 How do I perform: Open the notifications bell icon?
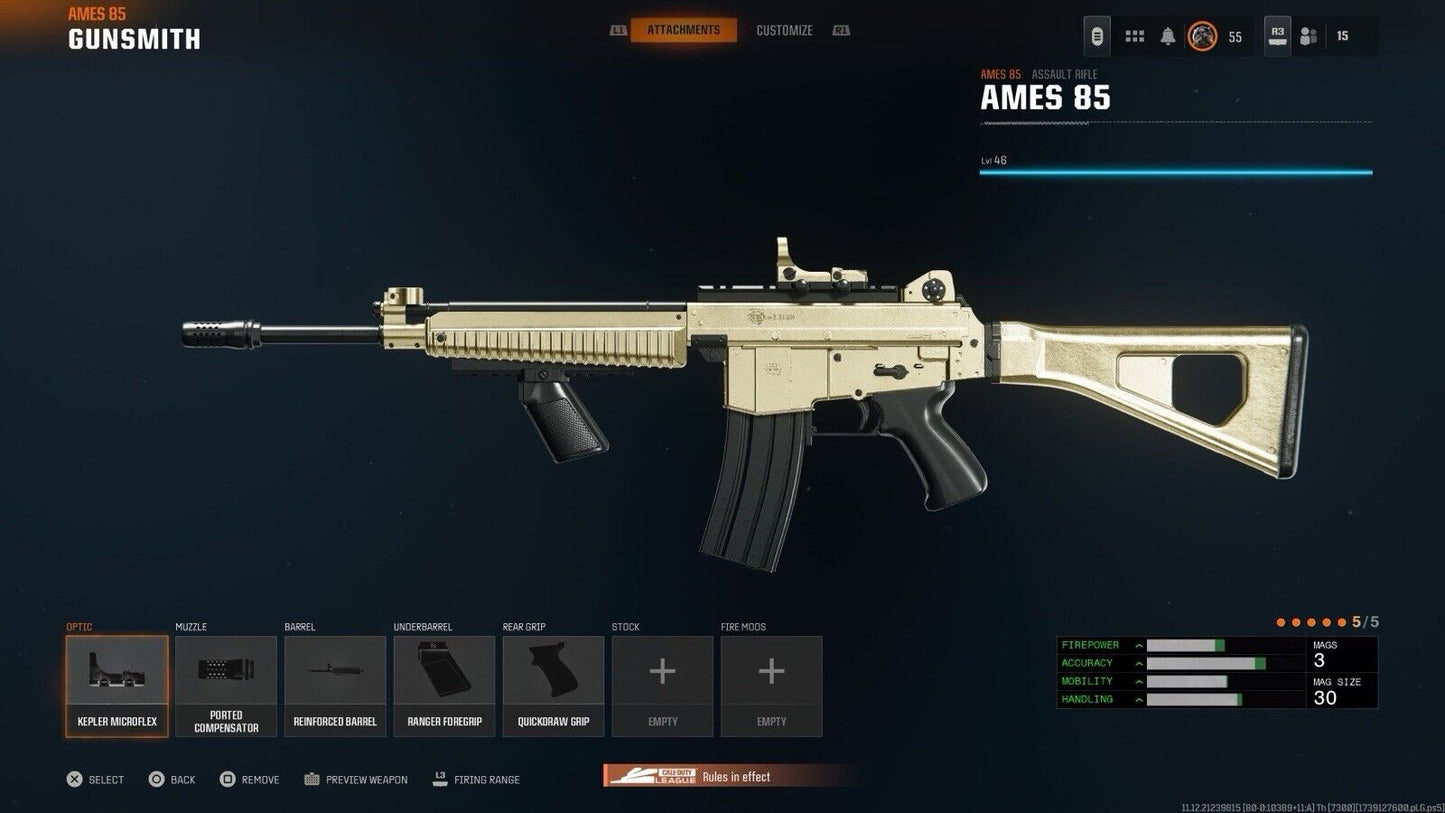pos(1165,35)
